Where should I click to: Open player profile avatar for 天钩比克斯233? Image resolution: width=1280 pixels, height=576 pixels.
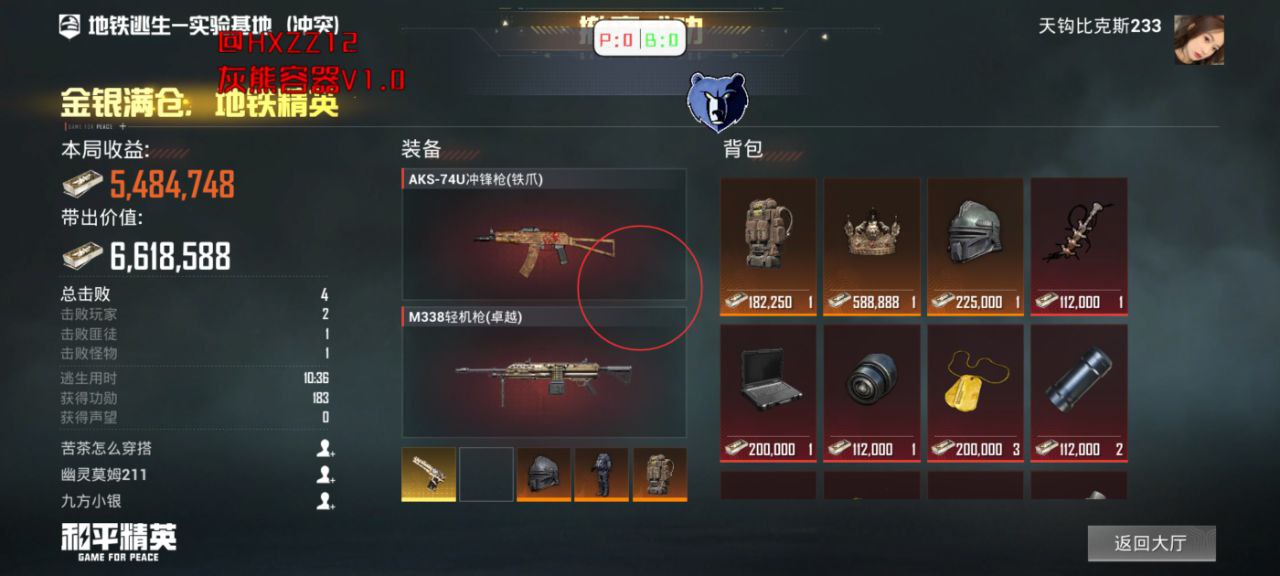pyautogui.click(x=1198, y=40)
